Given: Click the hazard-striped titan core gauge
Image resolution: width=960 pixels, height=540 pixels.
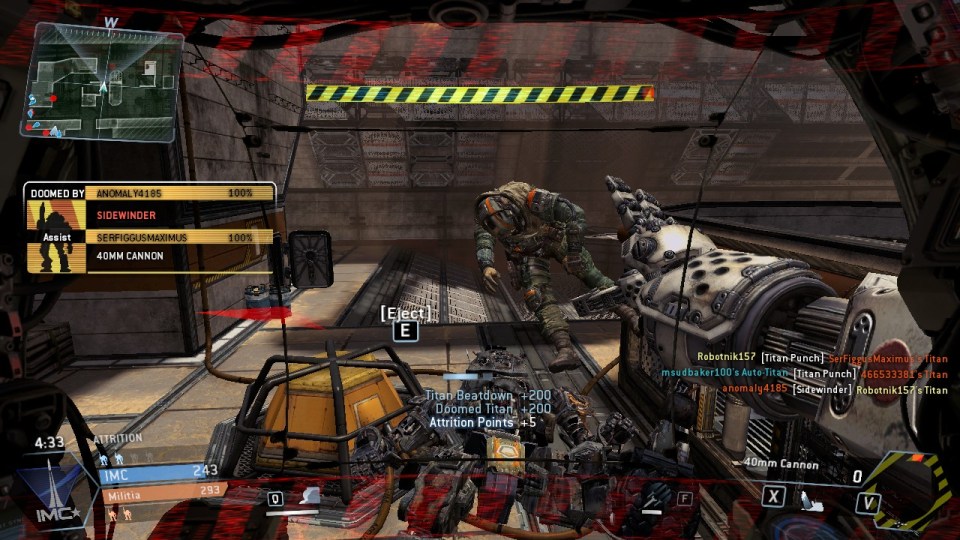Looking at the screenshot, I should tap(908, 490).
